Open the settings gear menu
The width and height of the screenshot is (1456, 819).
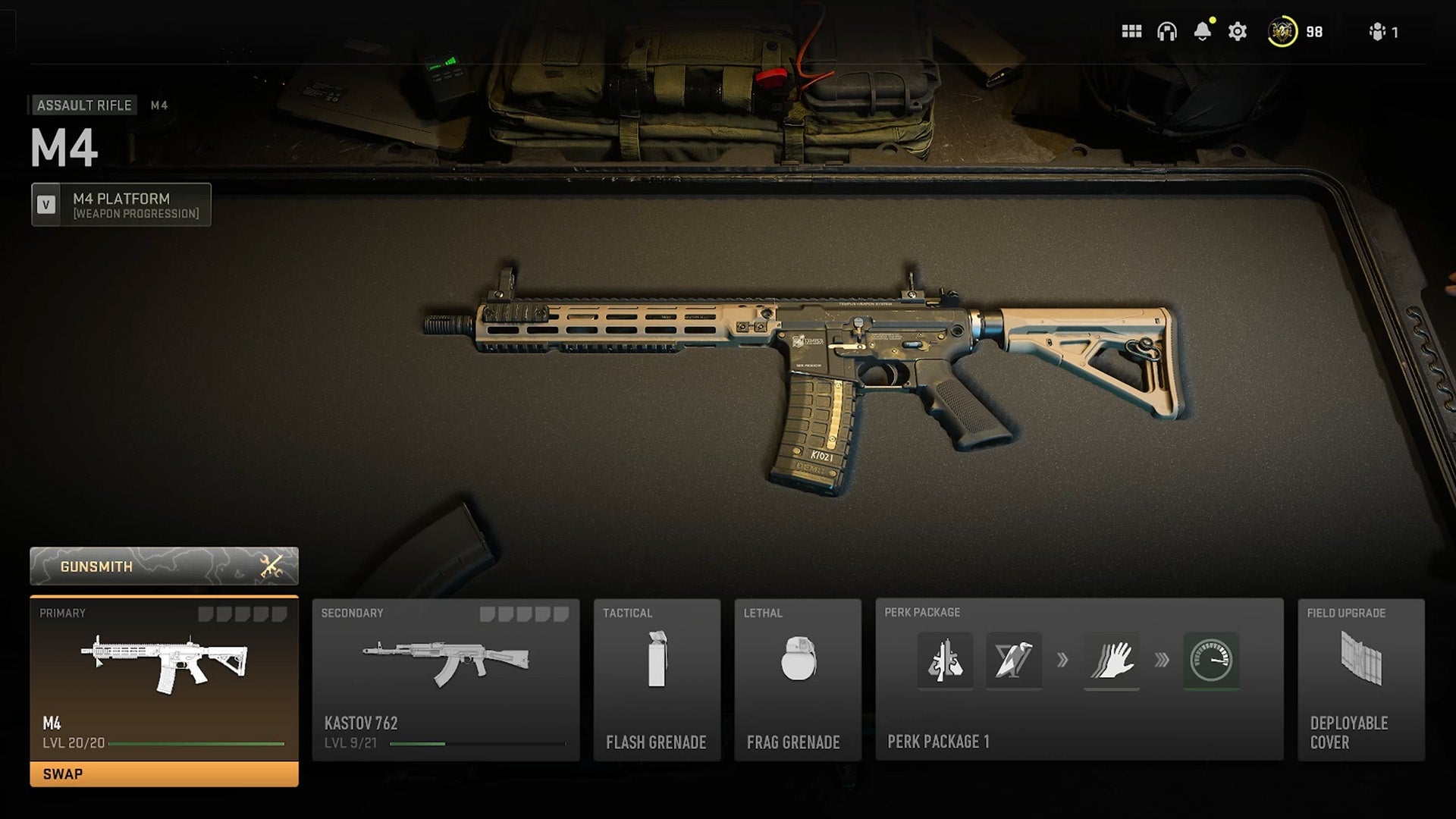[1237, 32]
